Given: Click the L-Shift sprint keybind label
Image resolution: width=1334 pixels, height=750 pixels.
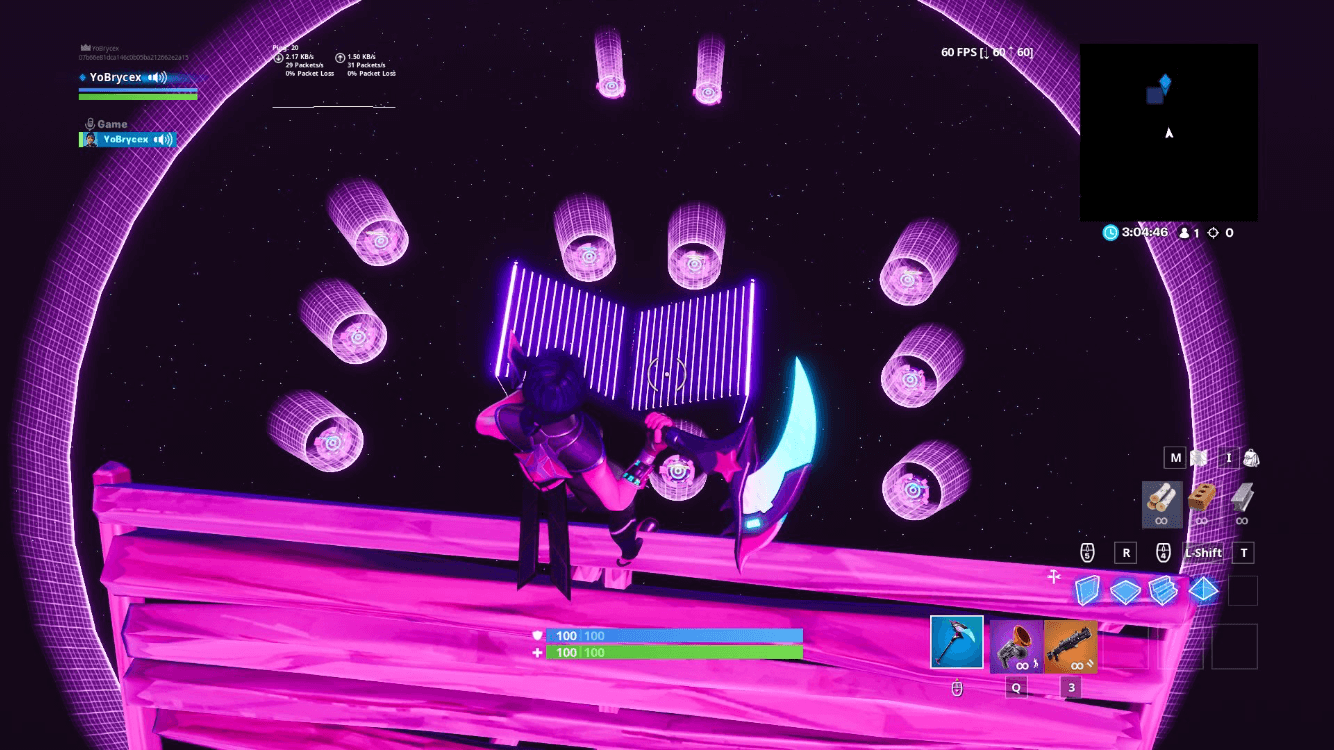Looking at the screenshot, I should [1203, 552].
